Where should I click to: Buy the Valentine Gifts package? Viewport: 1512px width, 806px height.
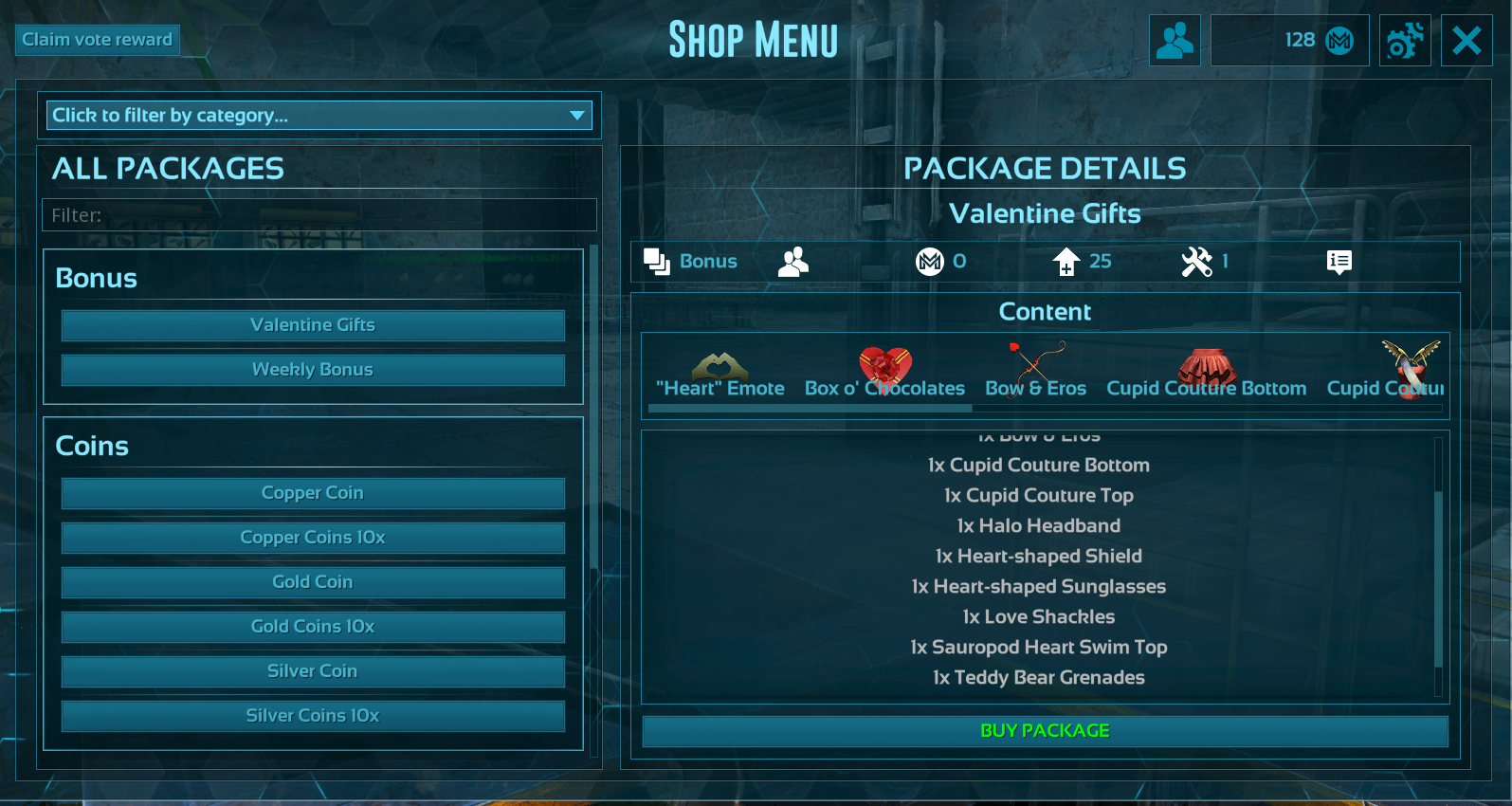(x=1045, y=731)
